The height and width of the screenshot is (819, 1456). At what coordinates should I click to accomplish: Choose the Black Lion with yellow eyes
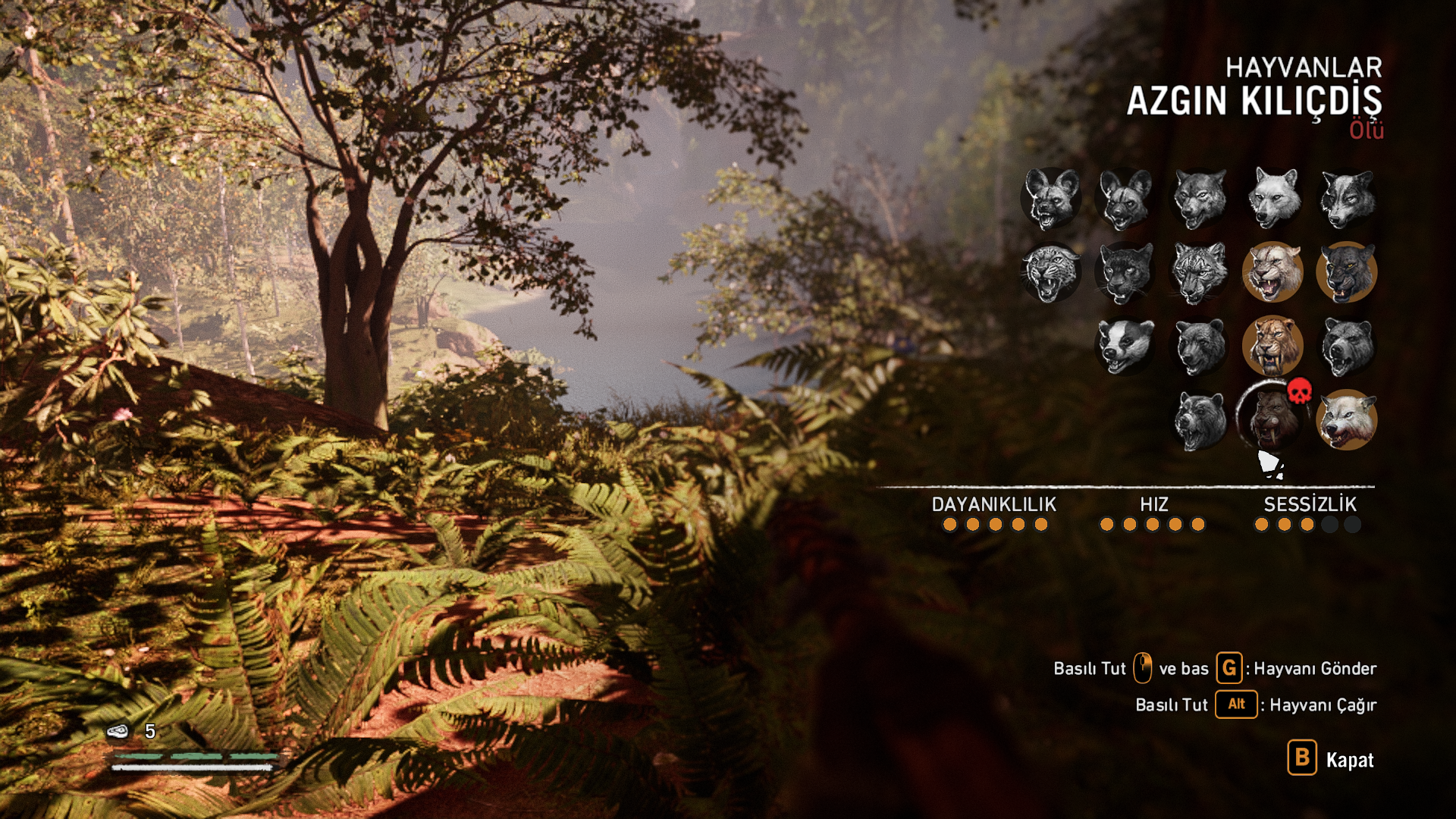tap(1347, 272)
